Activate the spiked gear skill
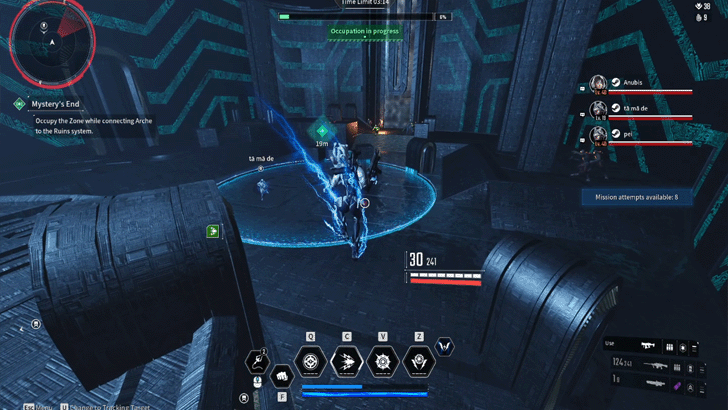 381,362
